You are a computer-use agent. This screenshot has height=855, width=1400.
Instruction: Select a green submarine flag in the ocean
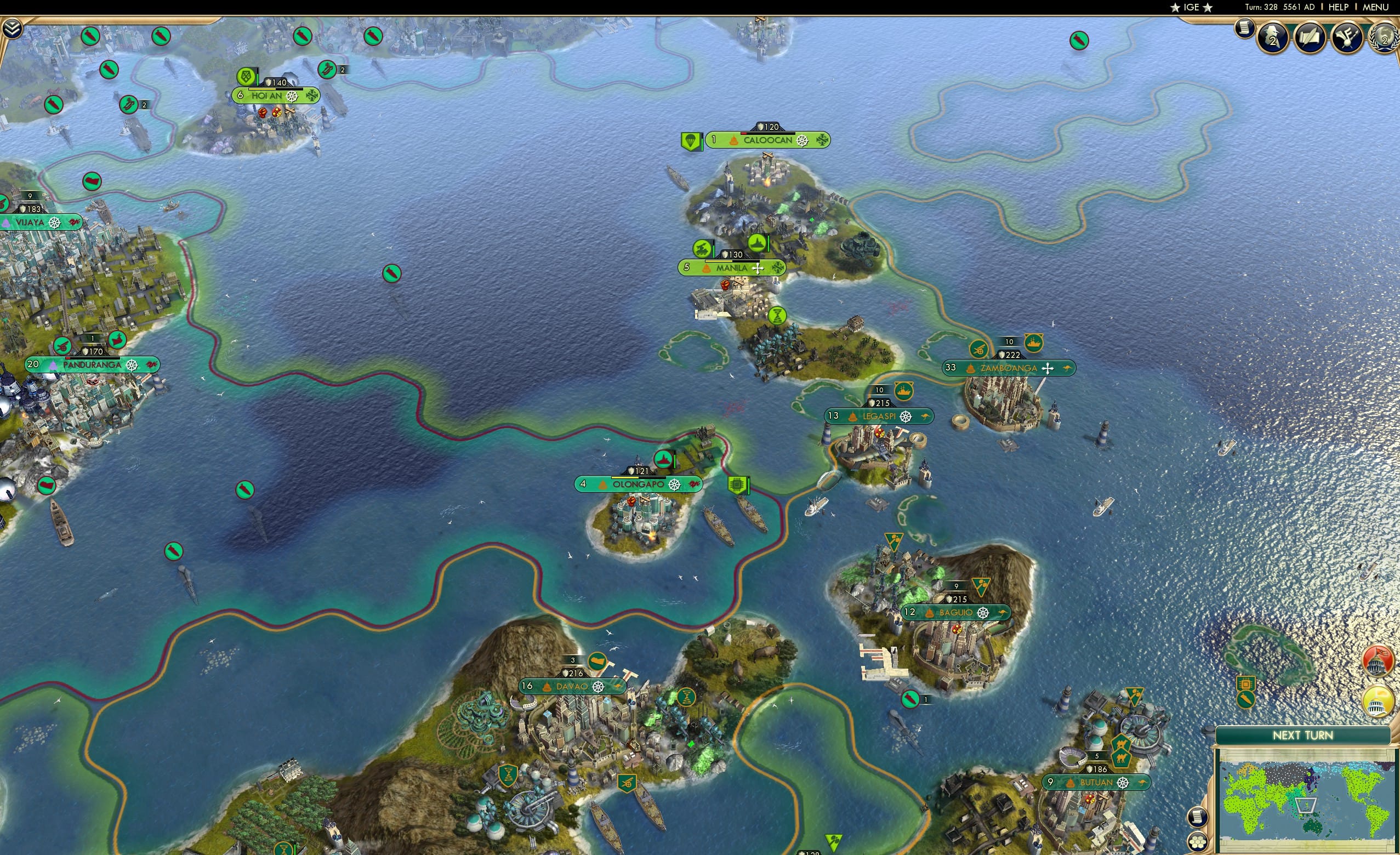(392, 274)
